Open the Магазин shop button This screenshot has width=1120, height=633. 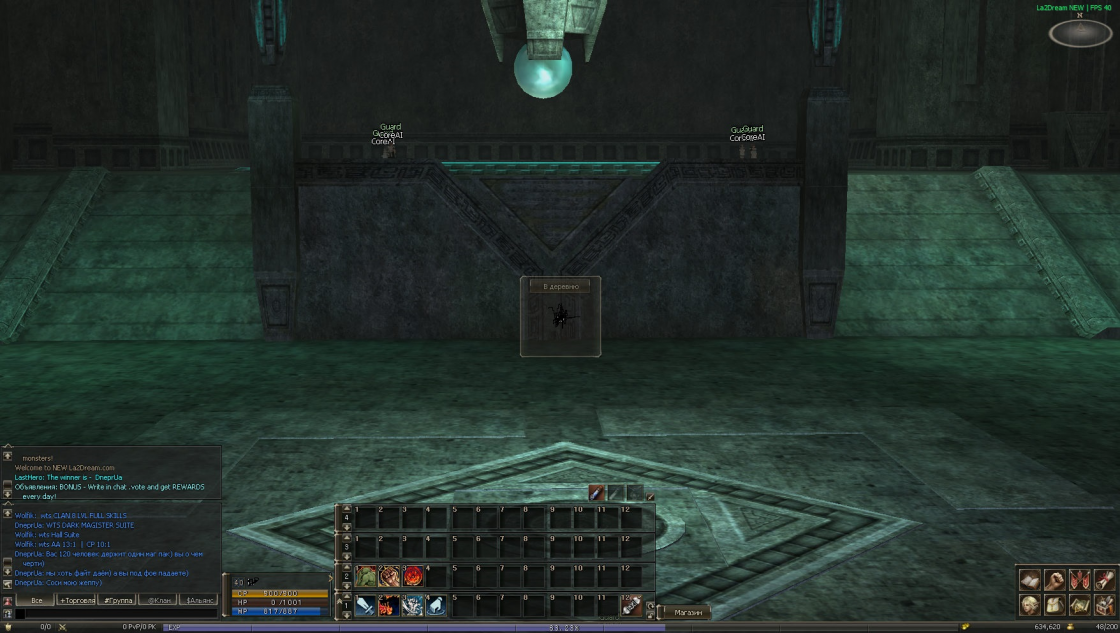(687, 612)
